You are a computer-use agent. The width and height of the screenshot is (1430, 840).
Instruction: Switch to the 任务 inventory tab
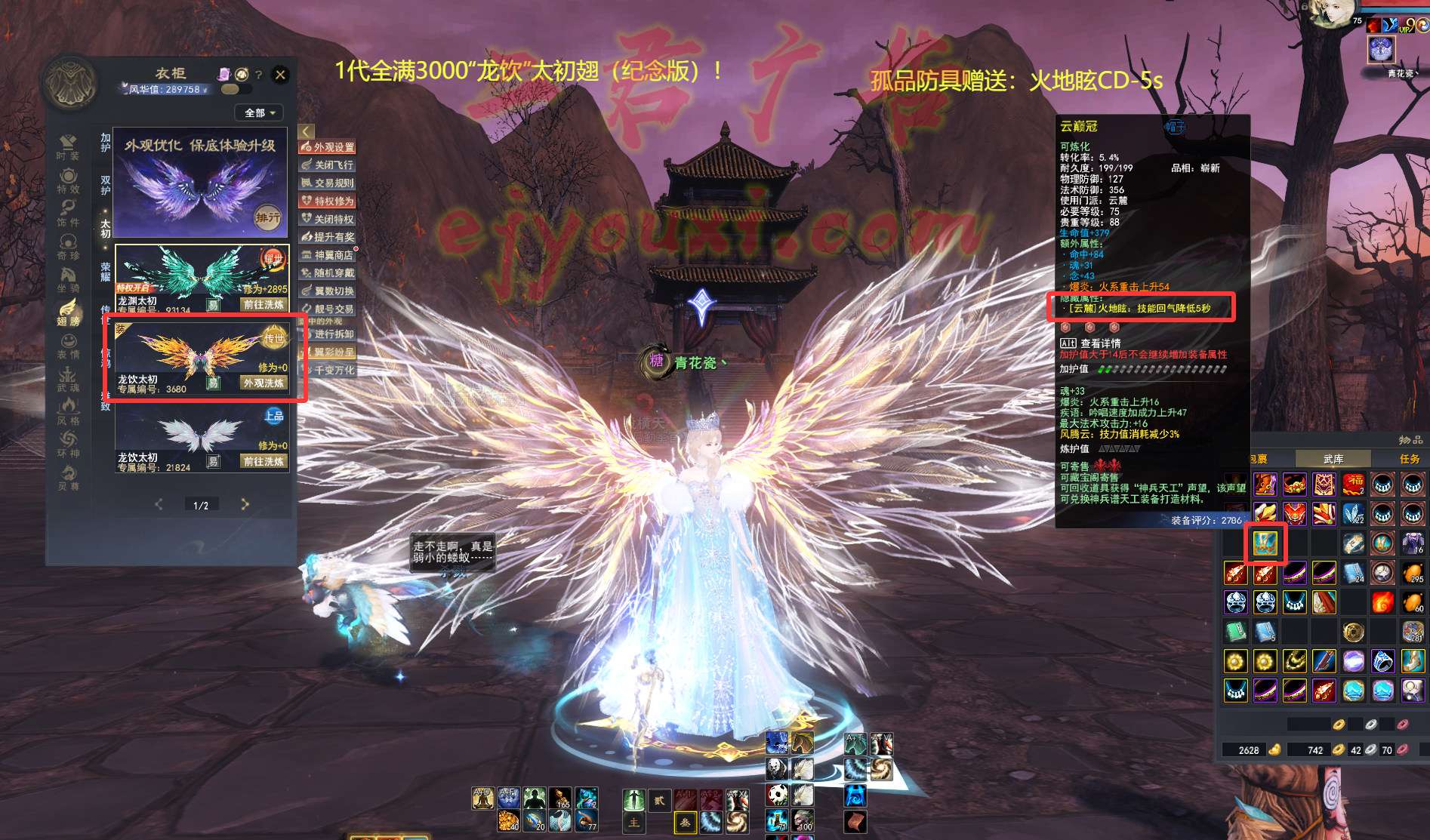point(1409,459)
